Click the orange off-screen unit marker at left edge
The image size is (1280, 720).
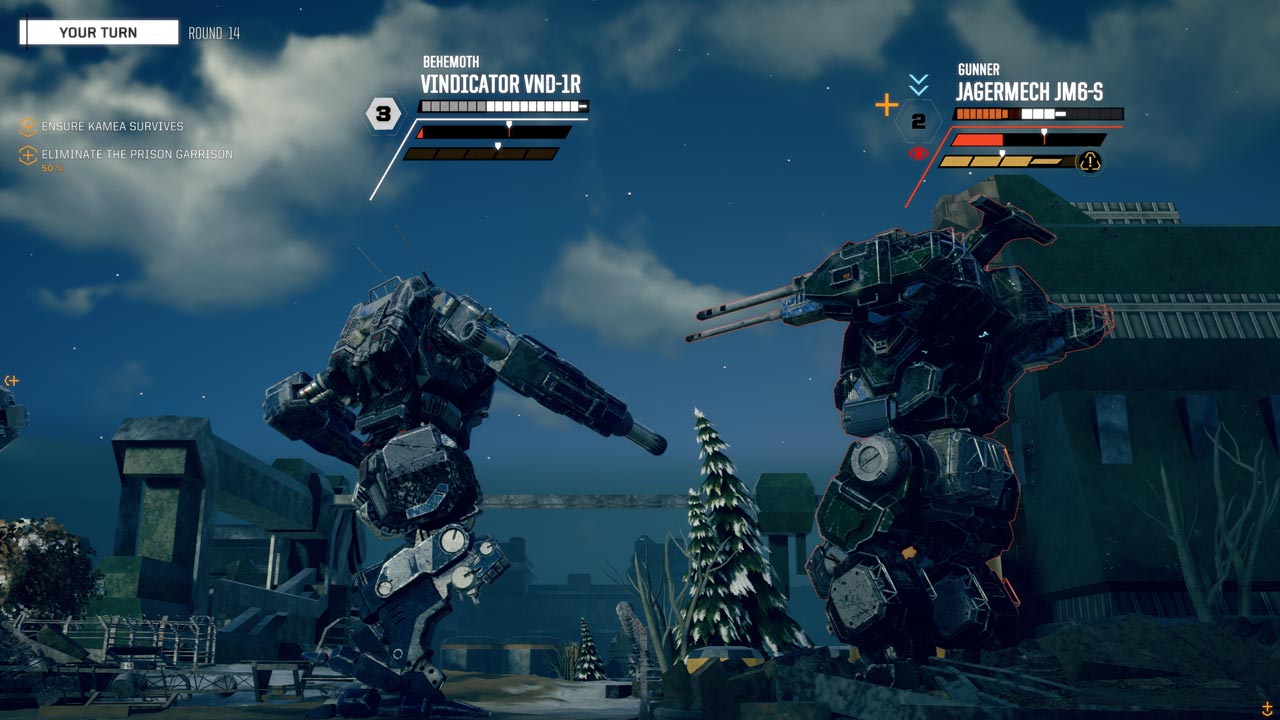pyautogui.click(x=11, y=381)
